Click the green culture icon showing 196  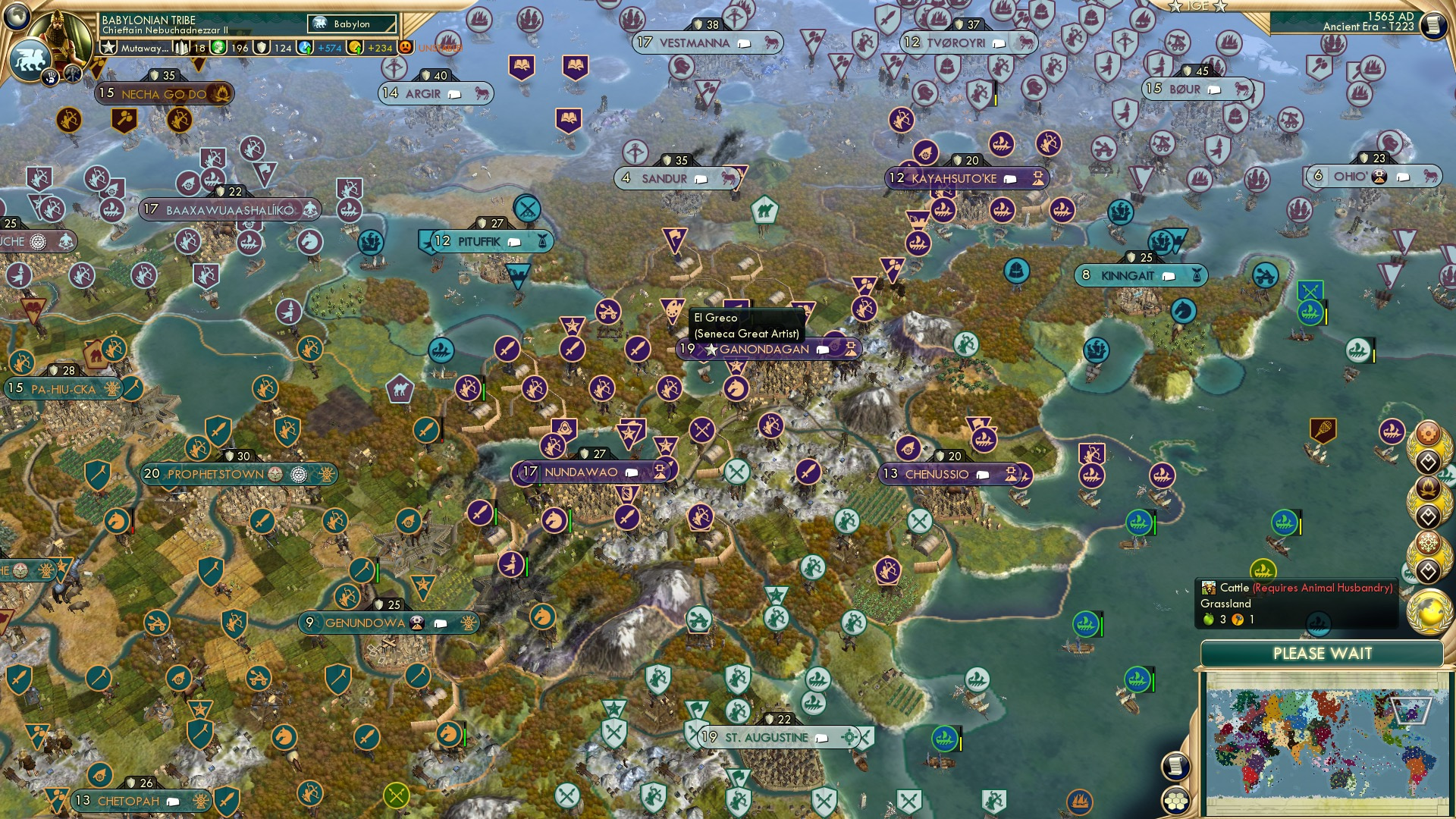(220, 47)
